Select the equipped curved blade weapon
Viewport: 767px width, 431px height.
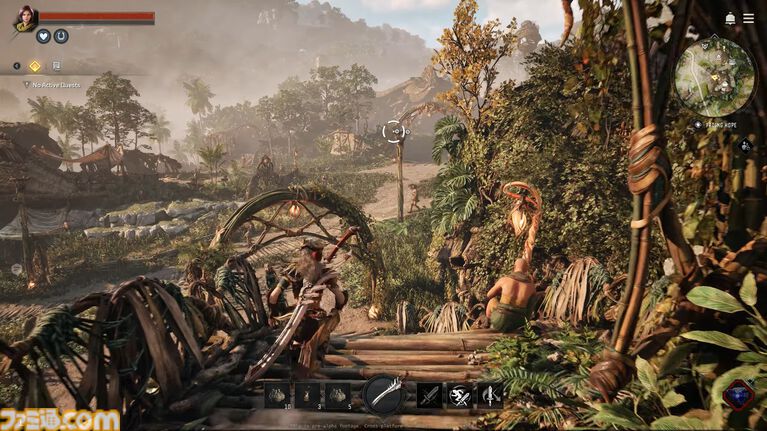[383, 394]
